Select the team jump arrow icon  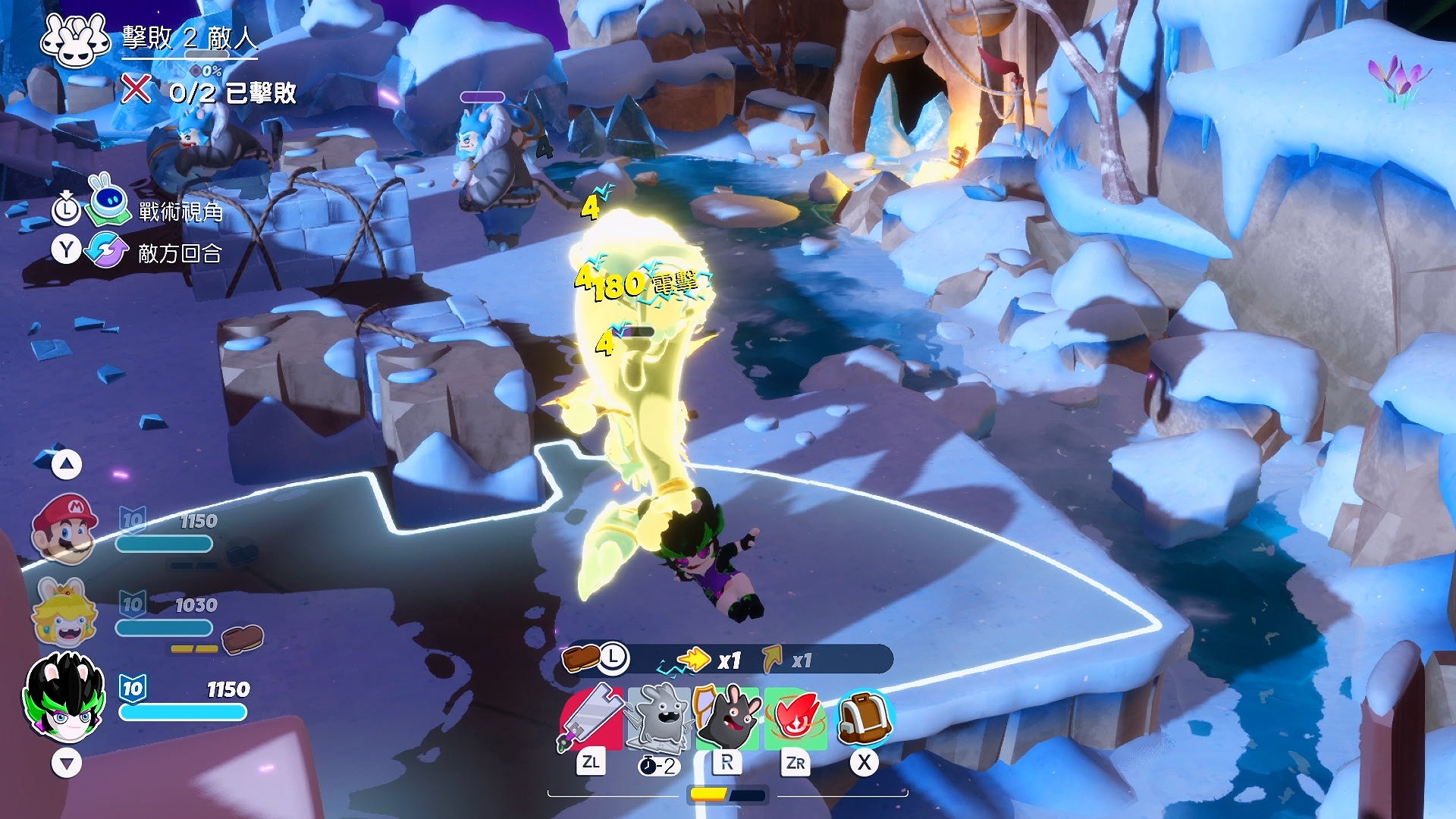772,660
